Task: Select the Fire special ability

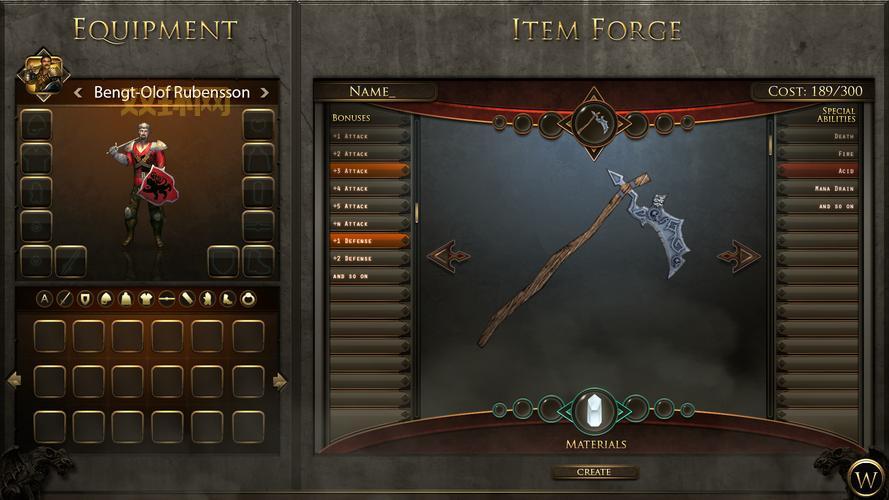Action: click(x=819, y=154)
